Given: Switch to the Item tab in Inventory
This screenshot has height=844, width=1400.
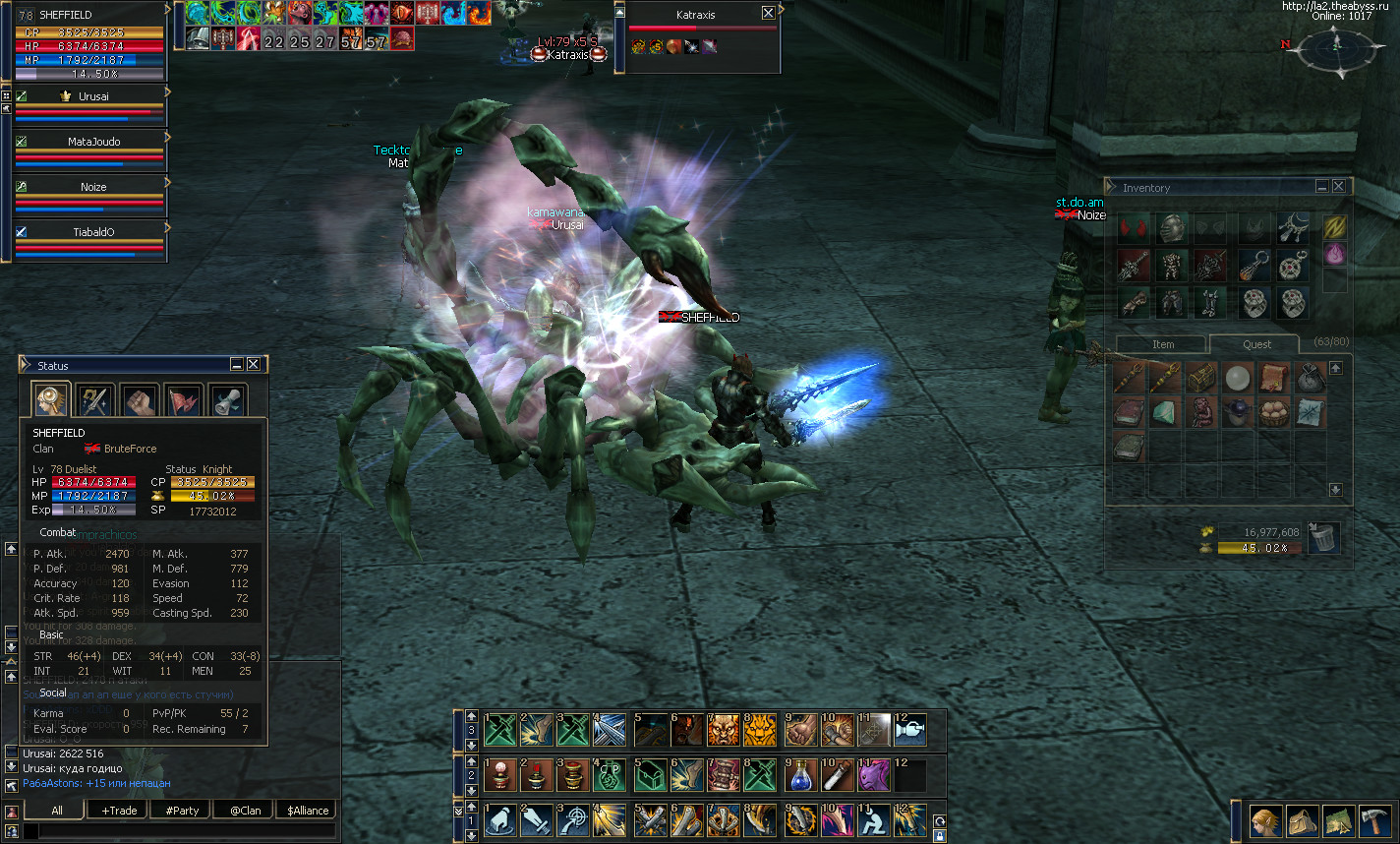Looking at the screenshot, I should coord(1163,344).
